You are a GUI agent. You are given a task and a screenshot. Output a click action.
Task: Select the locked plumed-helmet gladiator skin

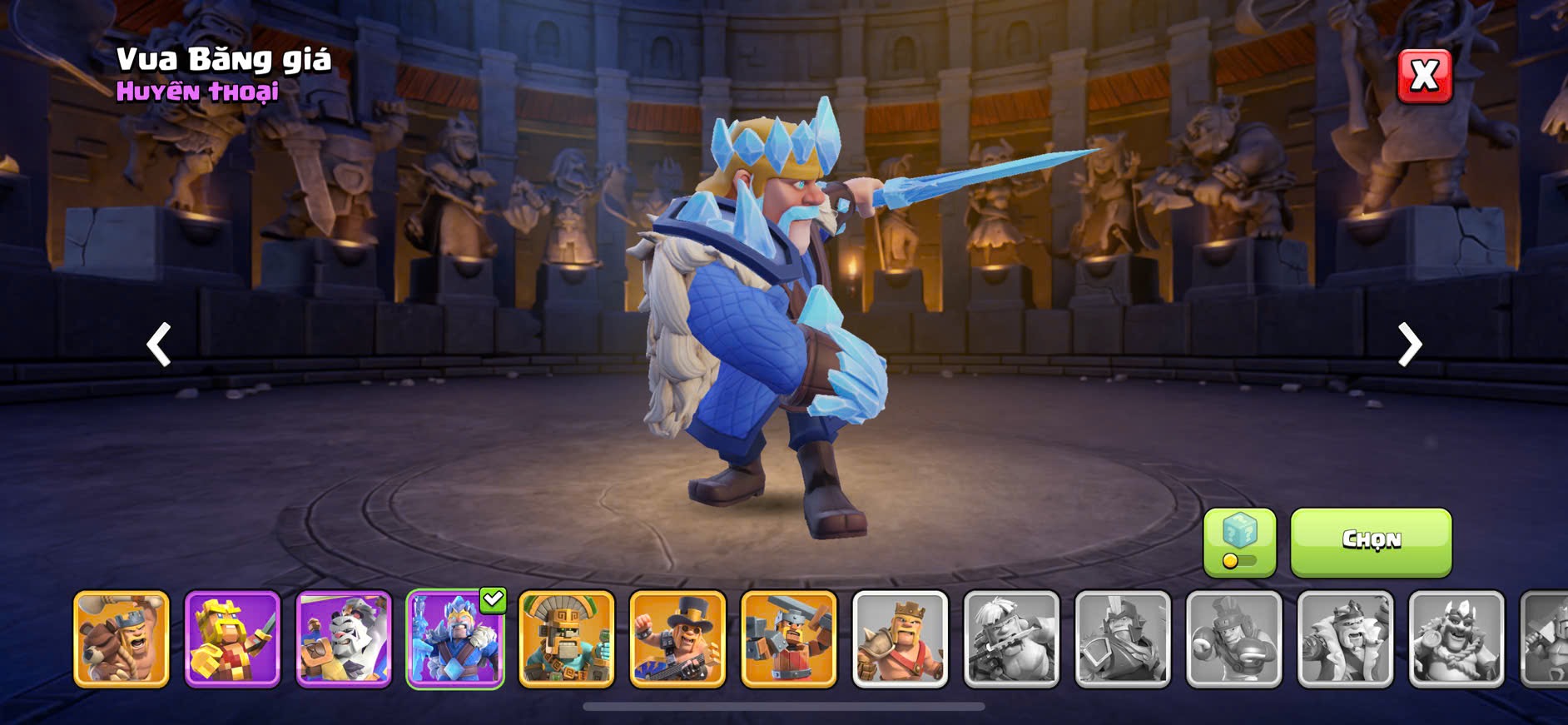pos(1123,639)
